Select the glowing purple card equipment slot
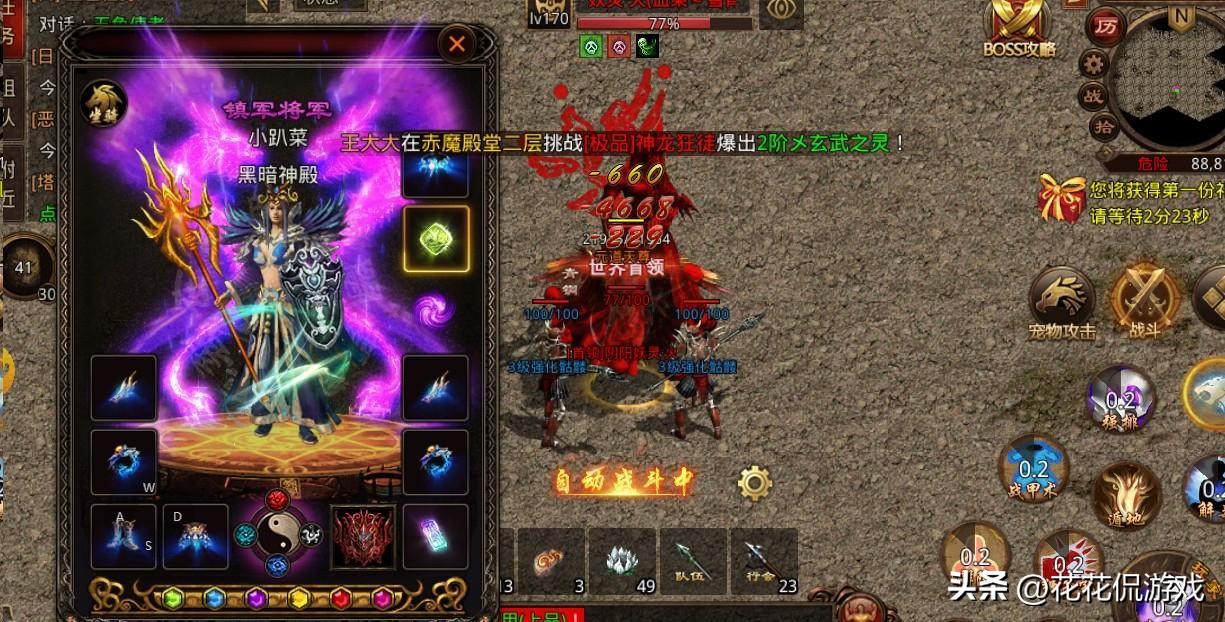1225x622 pixels. pyautogui.click(x=436, y=537)
